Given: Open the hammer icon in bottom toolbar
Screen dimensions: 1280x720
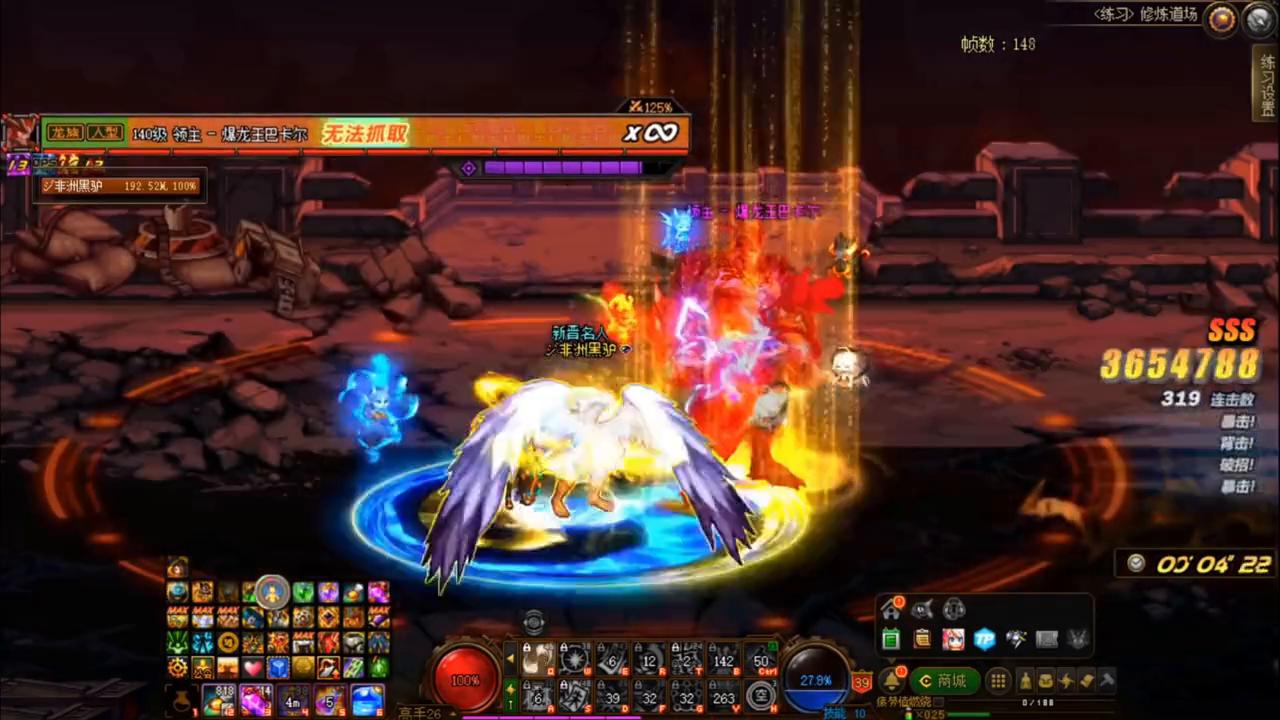Looking at the screenshot, I should (1107, 681).
